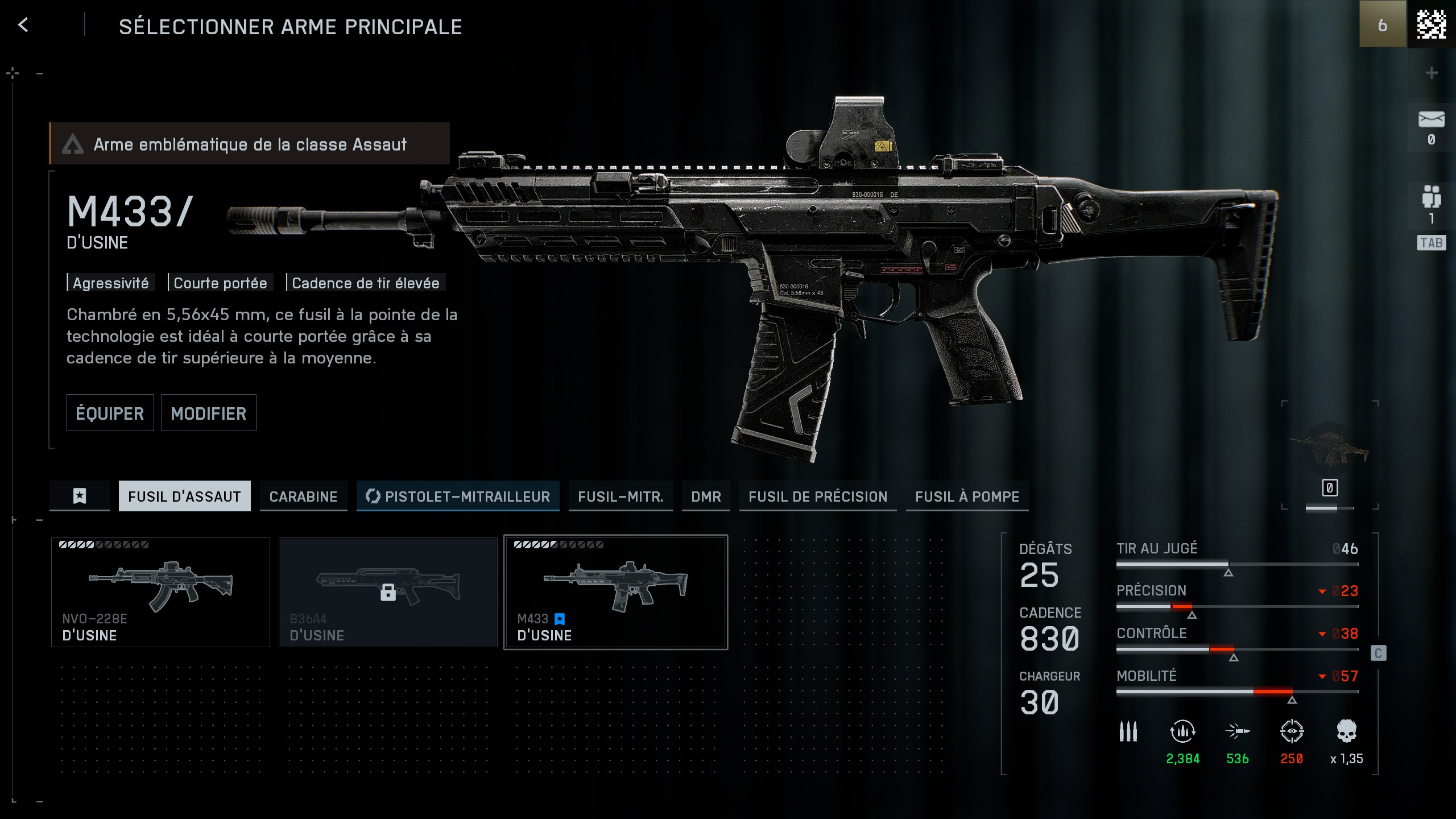Open the Fusil de Précision category
The width and height of the screenshot is (1456, 819).
tap(818, 496)
